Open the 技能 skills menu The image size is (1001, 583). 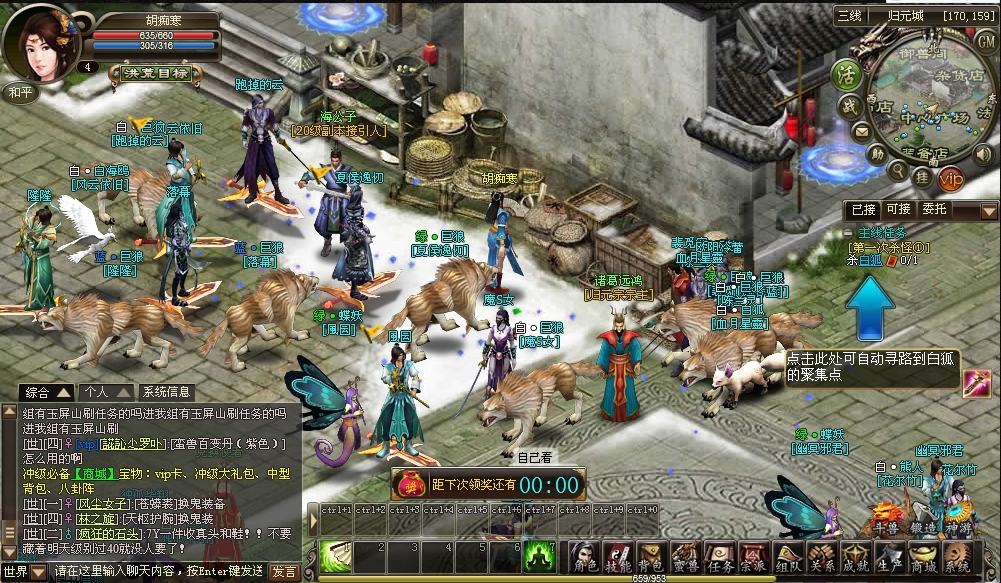point(618,557)
